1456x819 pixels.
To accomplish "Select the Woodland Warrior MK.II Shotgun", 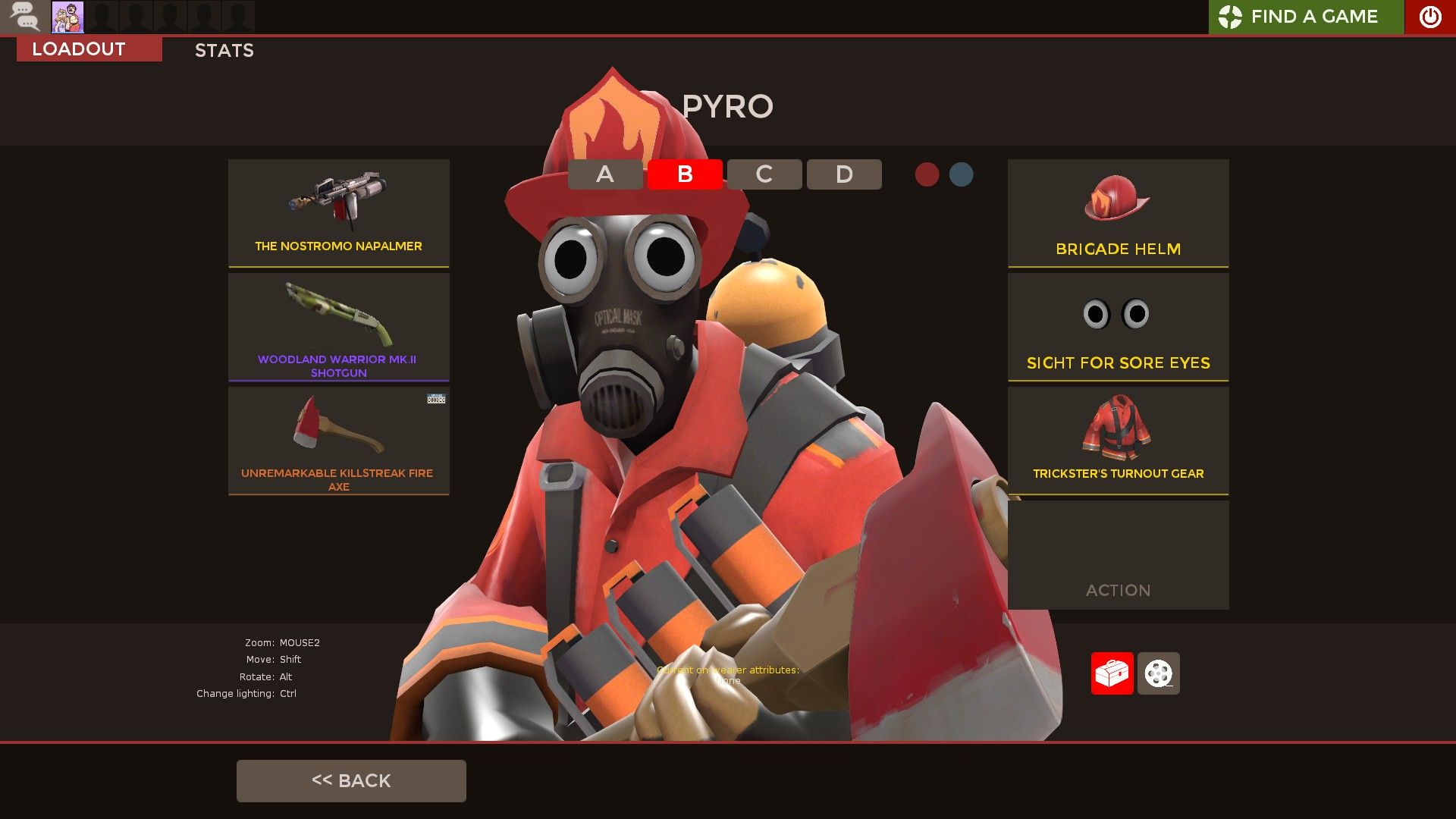I will pyautogui.click(x=338, y=326).
